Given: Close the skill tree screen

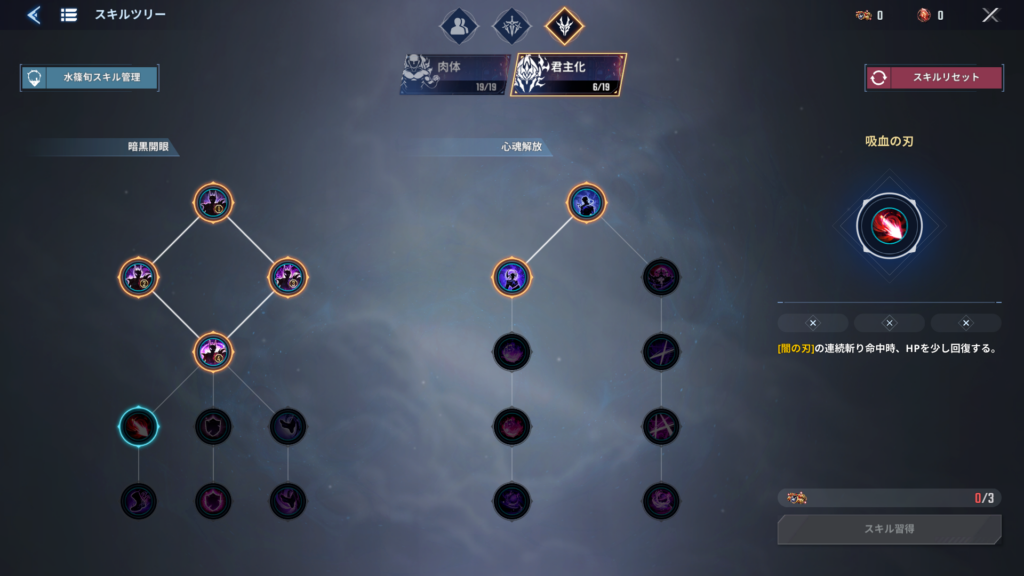Looking at the screenshot, I should tap(990, 15).
